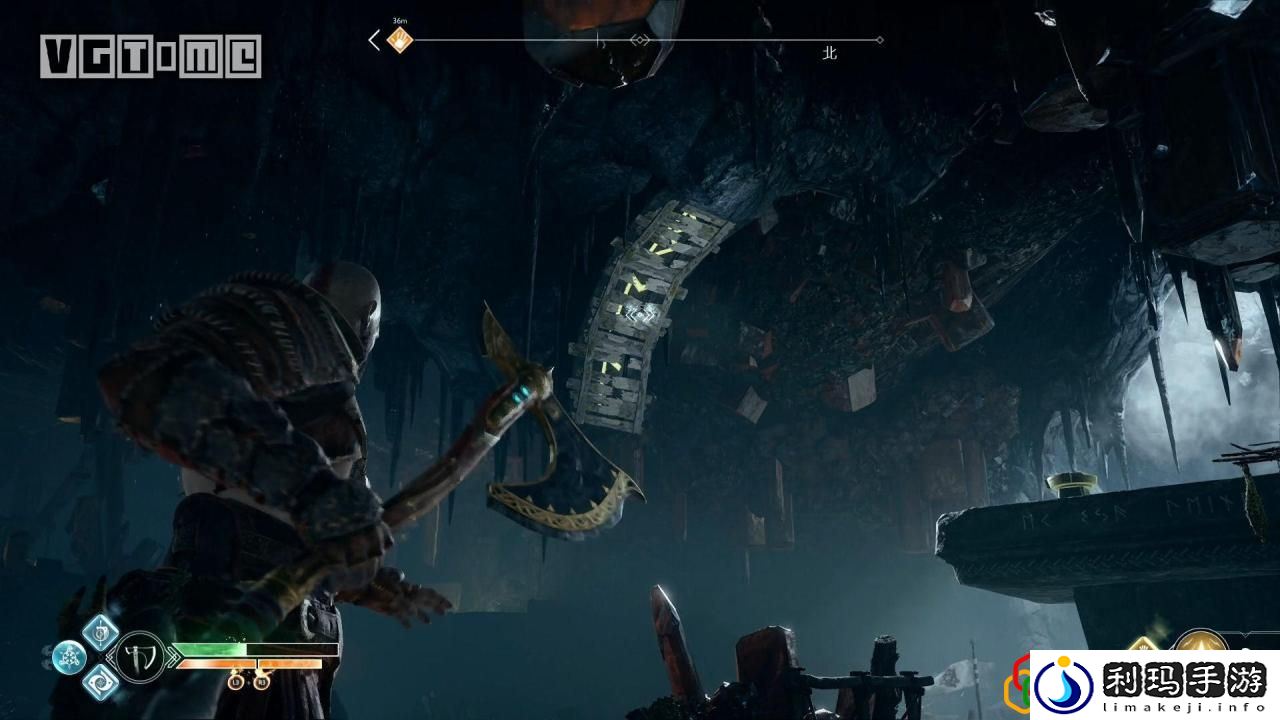This screenshot has height=720, width=1280.
Task: Click the orange quest marker on the compass
Action: click(400, 41)
